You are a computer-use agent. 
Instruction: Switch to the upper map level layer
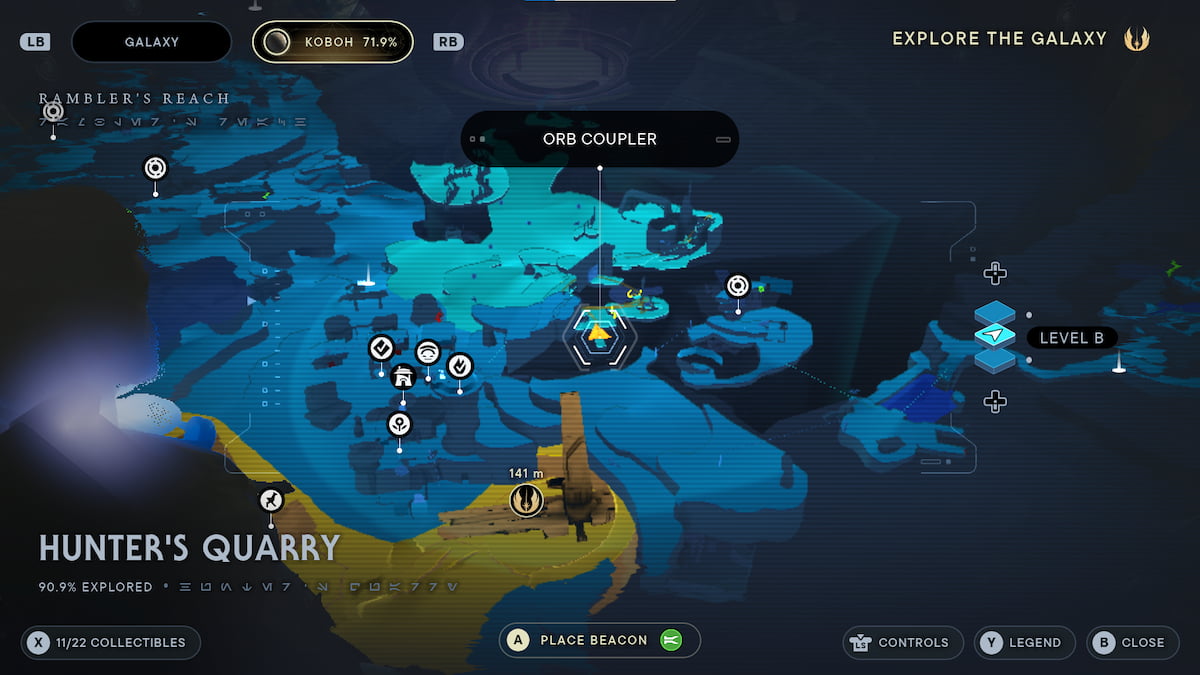click(994, 312)
